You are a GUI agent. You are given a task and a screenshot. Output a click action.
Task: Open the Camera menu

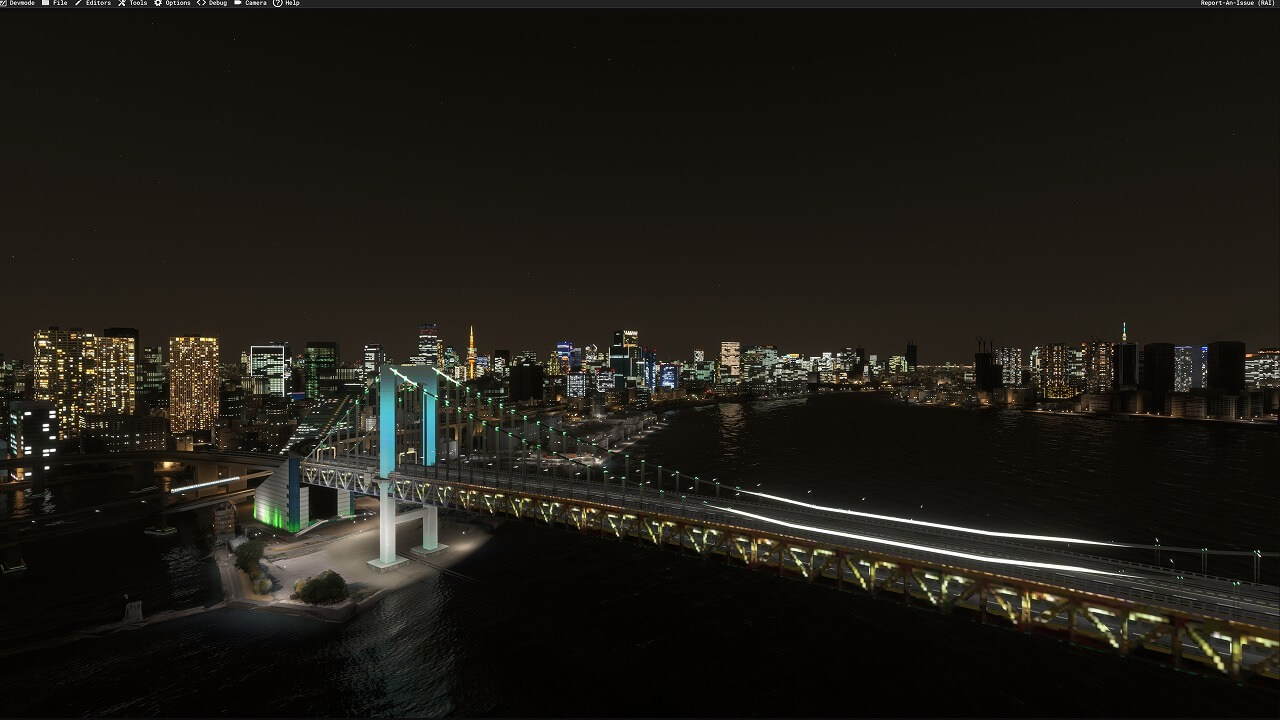(x=255, y=3)
